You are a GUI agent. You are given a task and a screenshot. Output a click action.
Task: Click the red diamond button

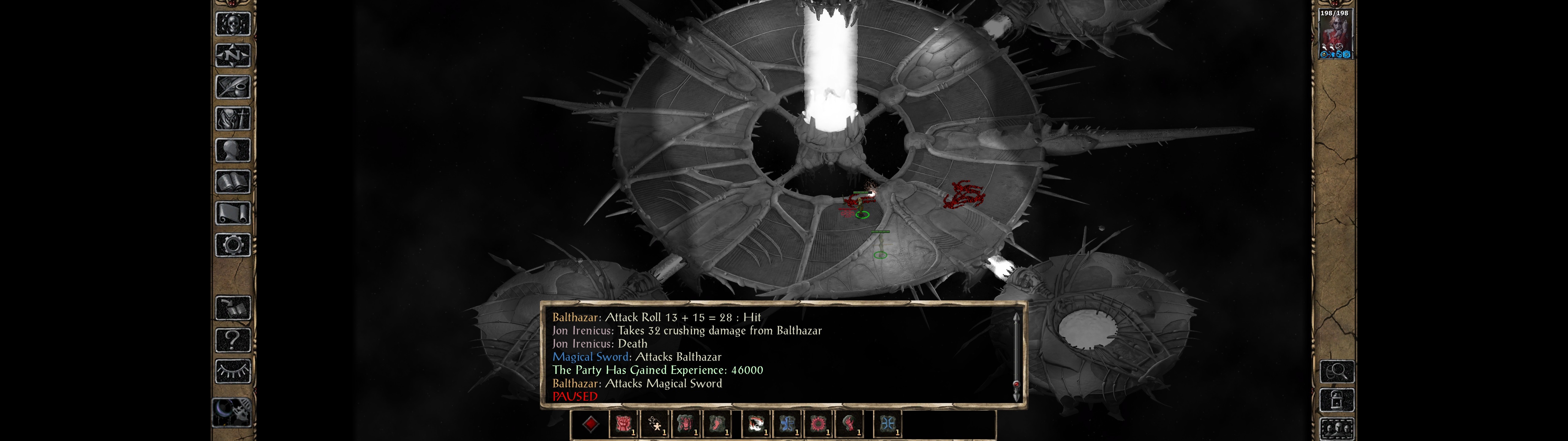coord(590,424)
